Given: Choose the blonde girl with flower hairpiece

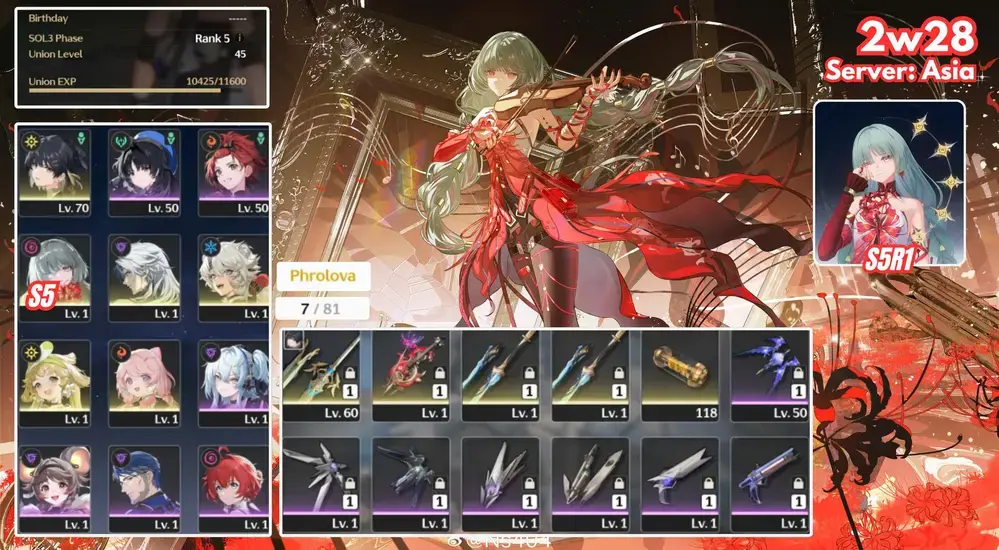Looking at the screenshot, I should click(56, 383).
